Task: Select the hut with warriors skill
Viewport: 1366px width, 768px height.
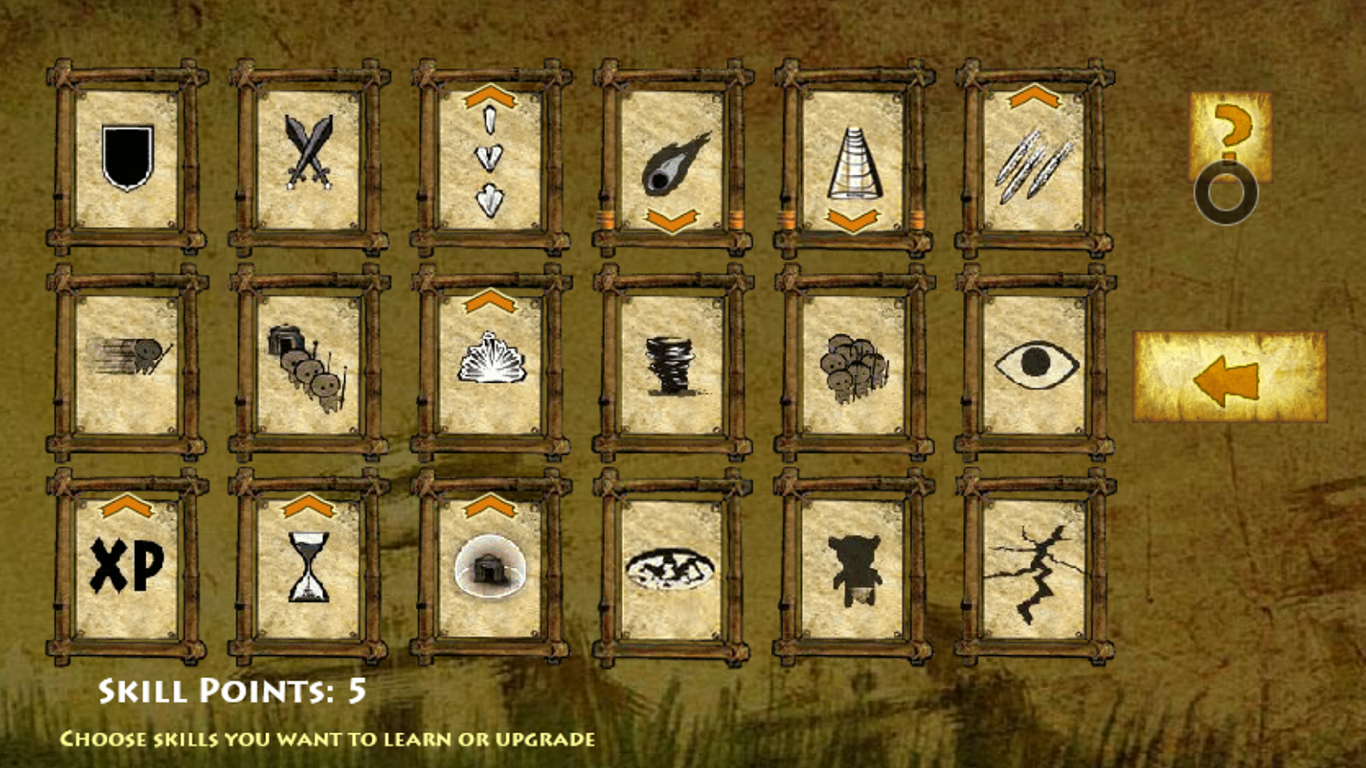Action: coord(308,362)
